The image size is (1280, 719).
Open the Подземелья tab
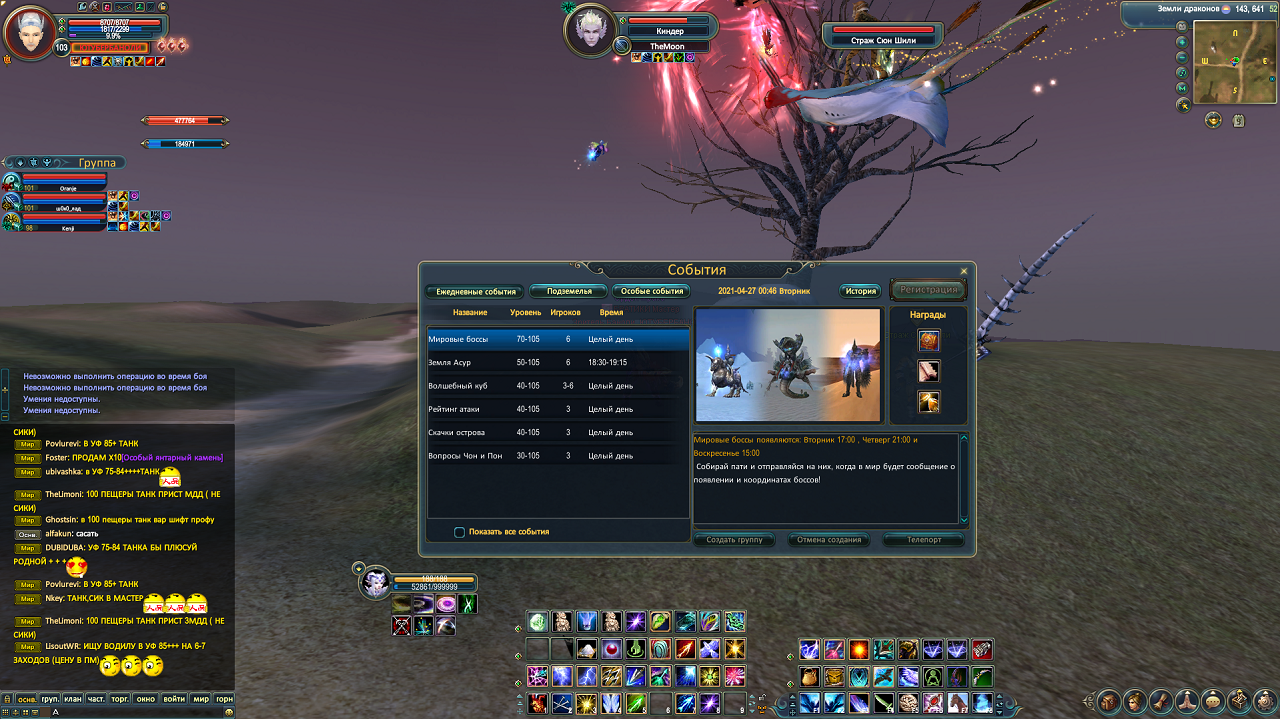click(x=568, y=291)
